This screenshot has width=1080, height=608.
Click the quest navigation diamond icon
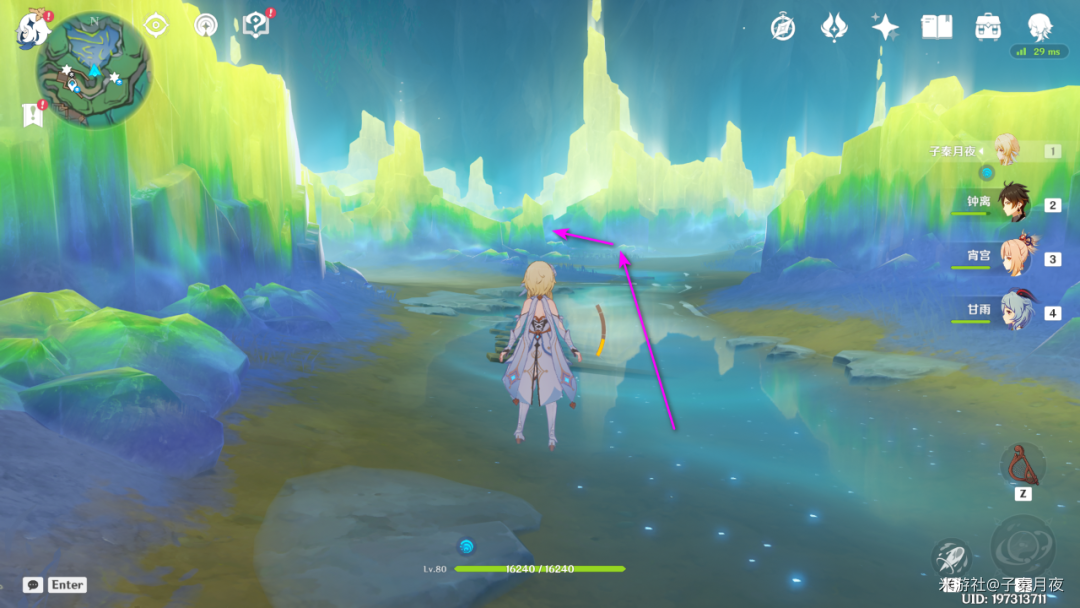156,26
